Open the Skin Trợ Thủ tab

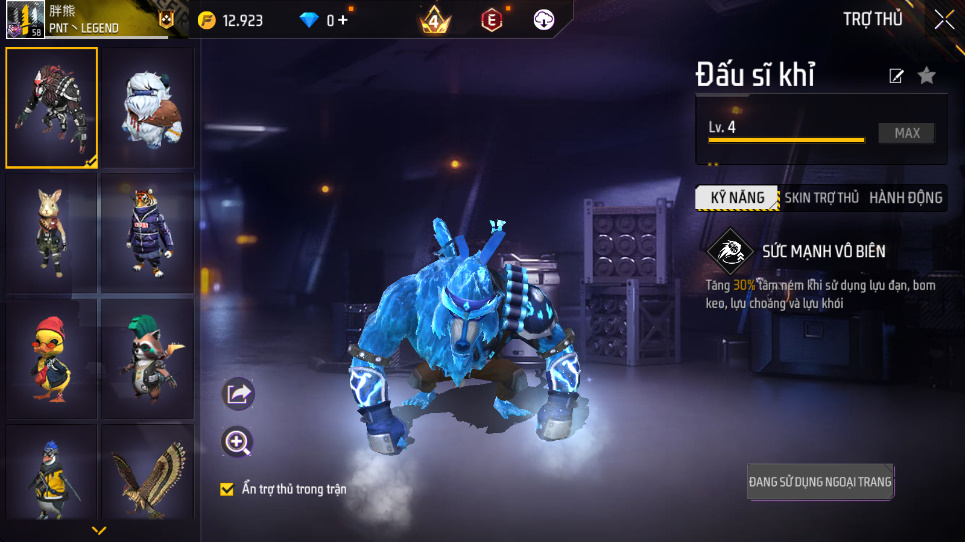[821, 198]
